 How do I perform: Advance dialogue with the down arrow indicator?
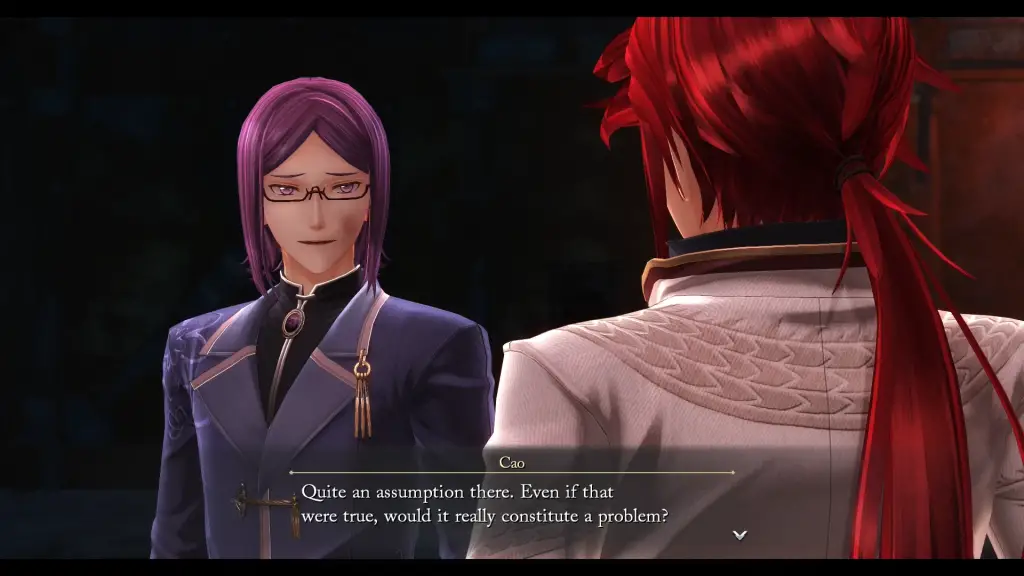click(739, 535)
